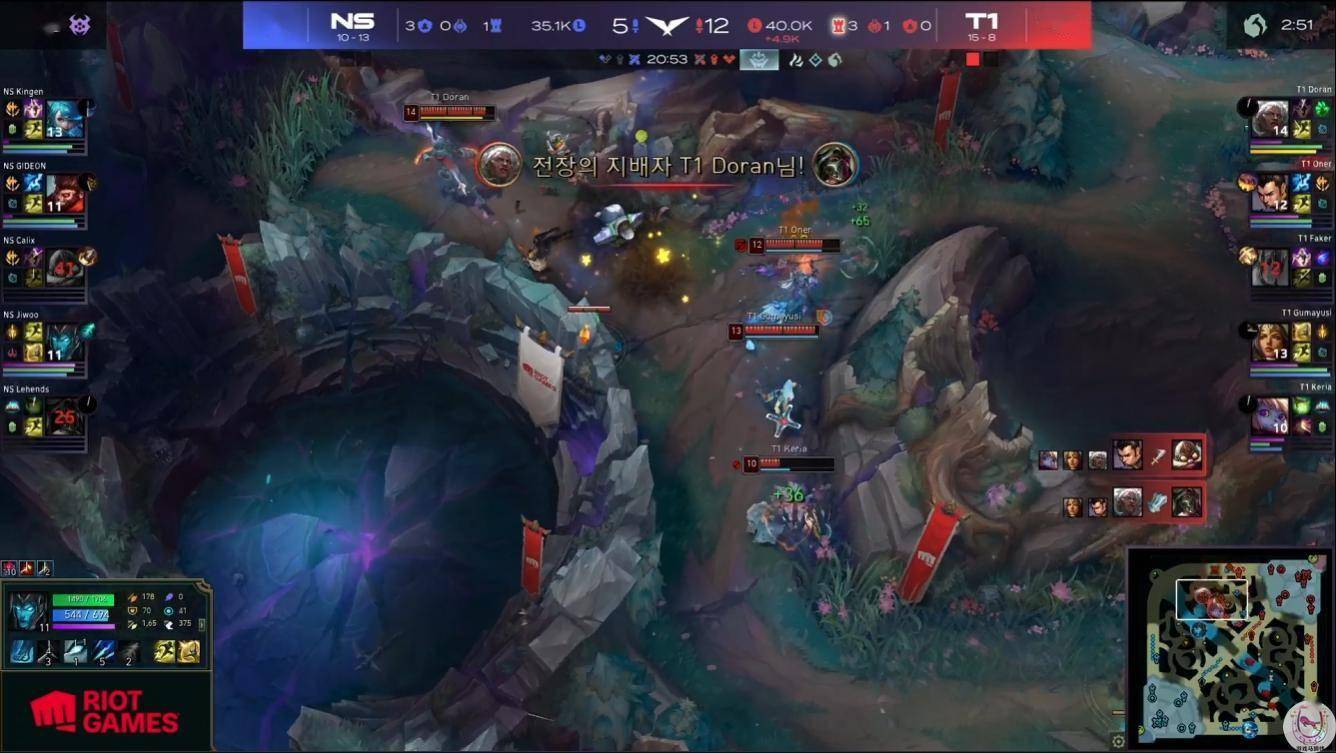The width and height of the screenshot is (1336, 753).
Task: Select T1 Gumayusi's champion portrait
Action: [x=1270, y=342]
